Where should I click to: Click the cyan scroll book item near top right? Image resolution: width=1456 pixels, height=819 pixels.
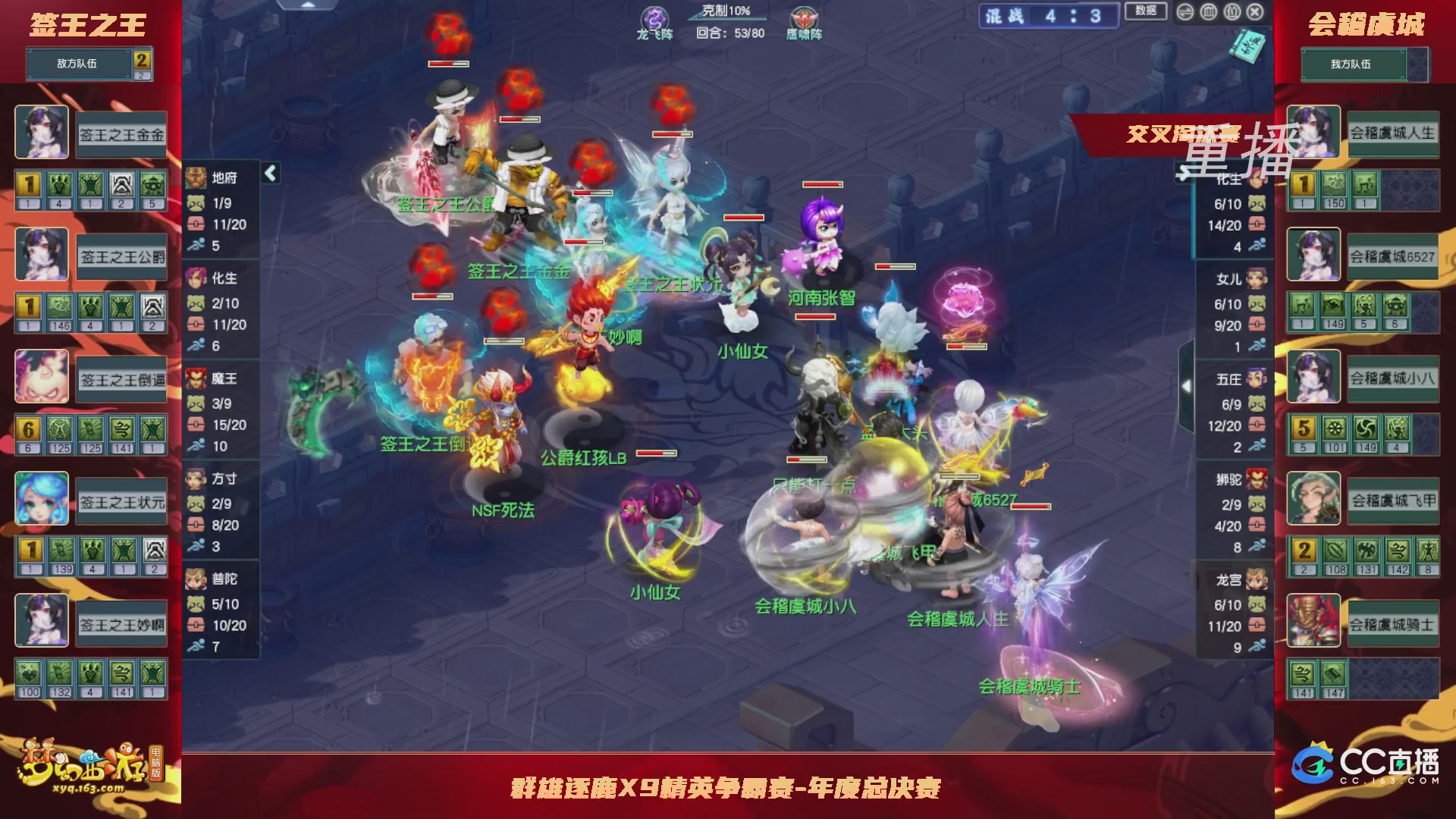1247,45
